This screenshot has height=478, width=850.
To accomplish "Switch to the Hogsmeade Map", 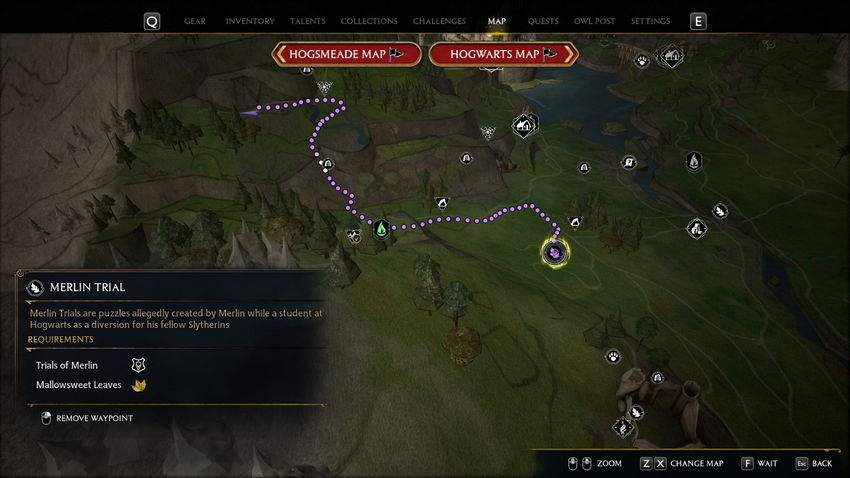I will [x=346, y=54].
